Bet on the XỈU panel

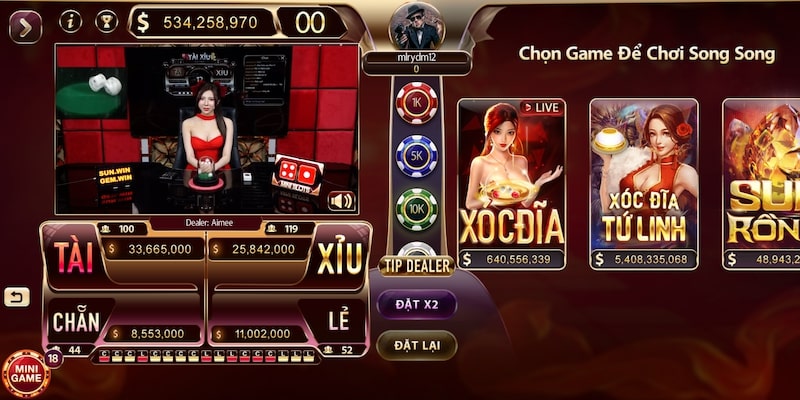340,257
